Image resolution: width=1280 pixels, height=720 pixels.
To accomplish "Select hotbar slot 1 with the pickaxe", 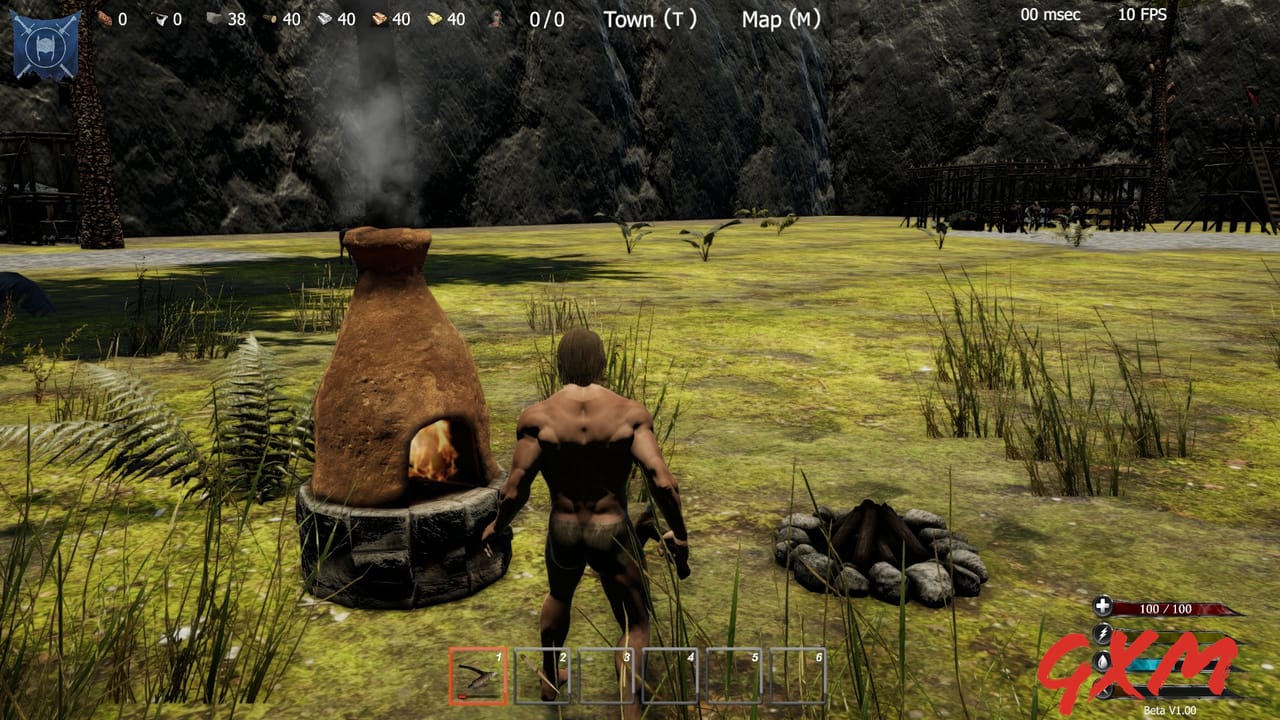I will (476, 674).
